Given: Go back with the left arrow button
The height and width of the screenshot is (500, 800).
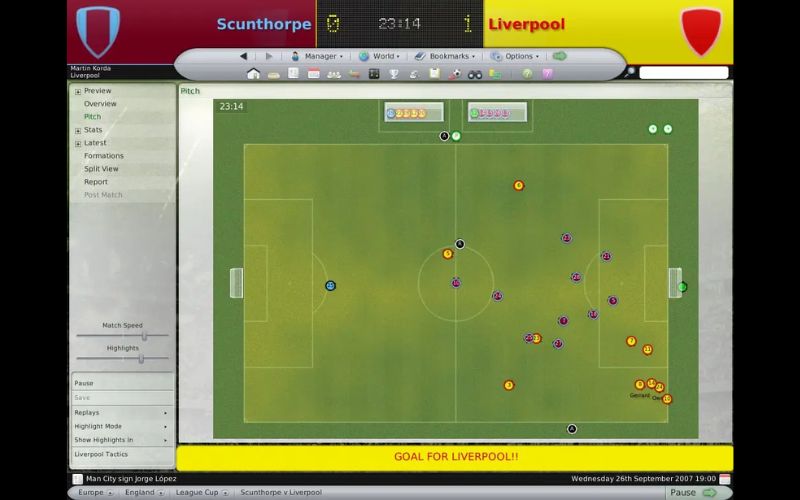Looking at the screenshot, I should tap(244, 56).
